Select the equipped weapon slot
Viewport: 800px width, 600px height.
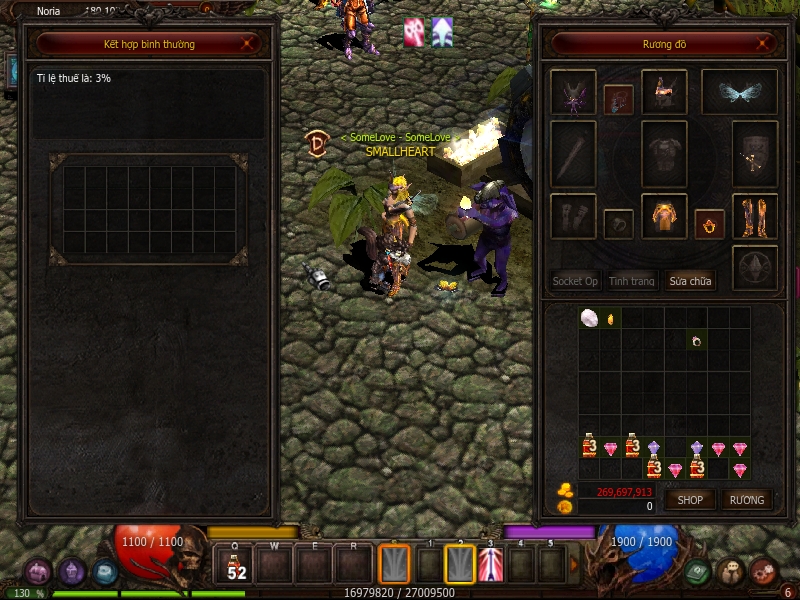573,153
